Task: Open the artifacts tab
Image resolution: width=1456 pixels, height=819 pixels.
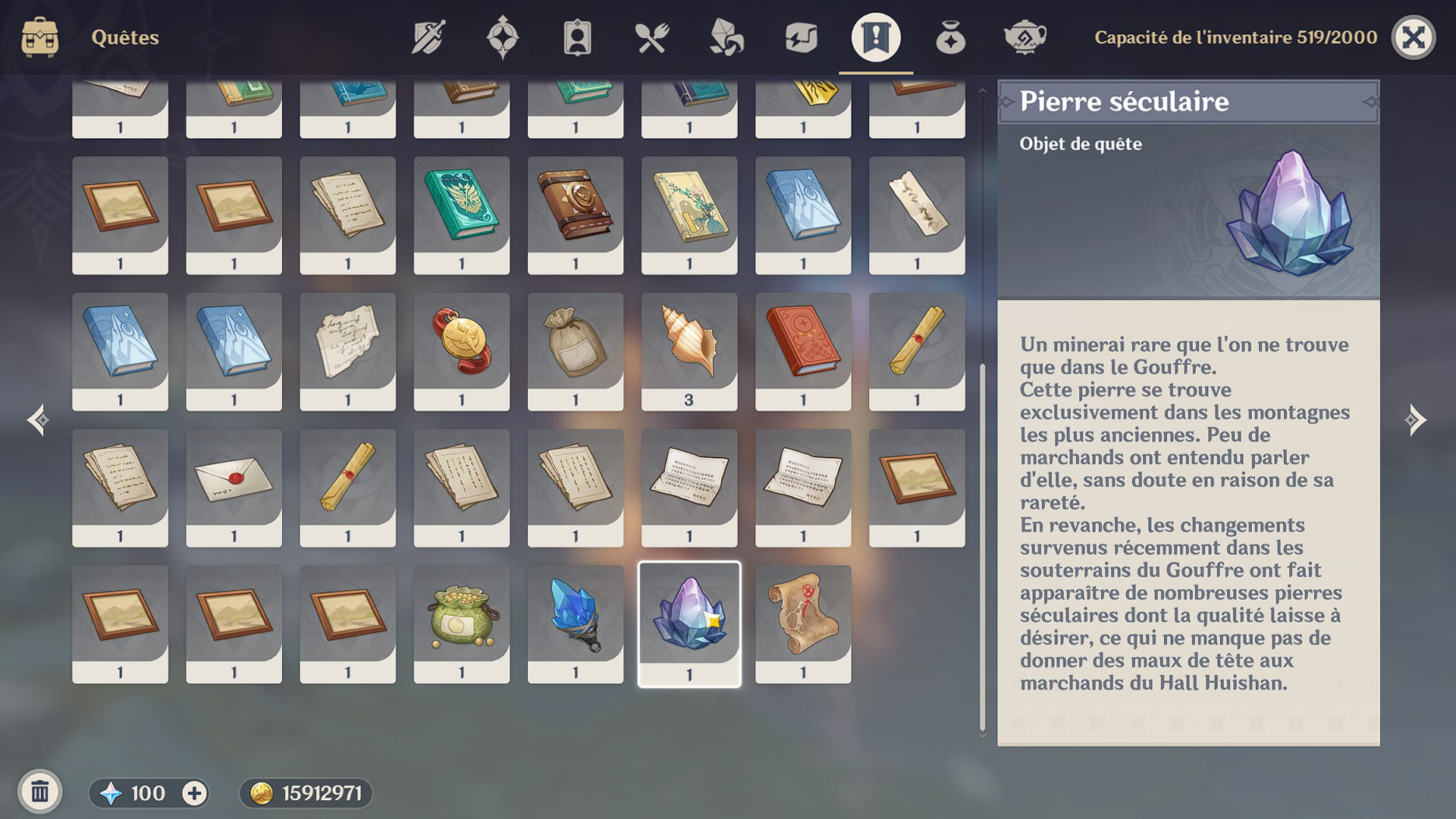Action: [x=503, y=37]
